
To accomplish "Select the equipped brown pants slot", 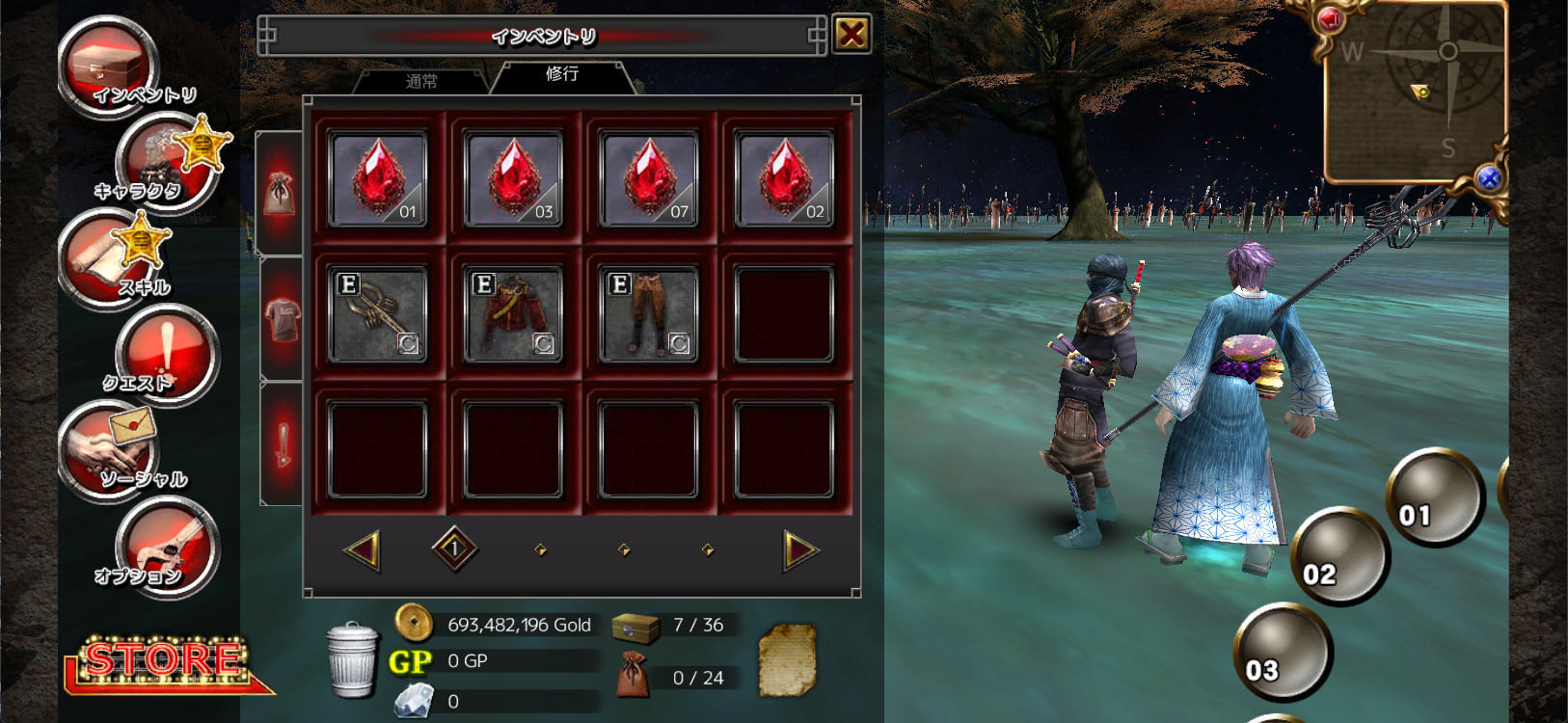I will pos(648,314).
